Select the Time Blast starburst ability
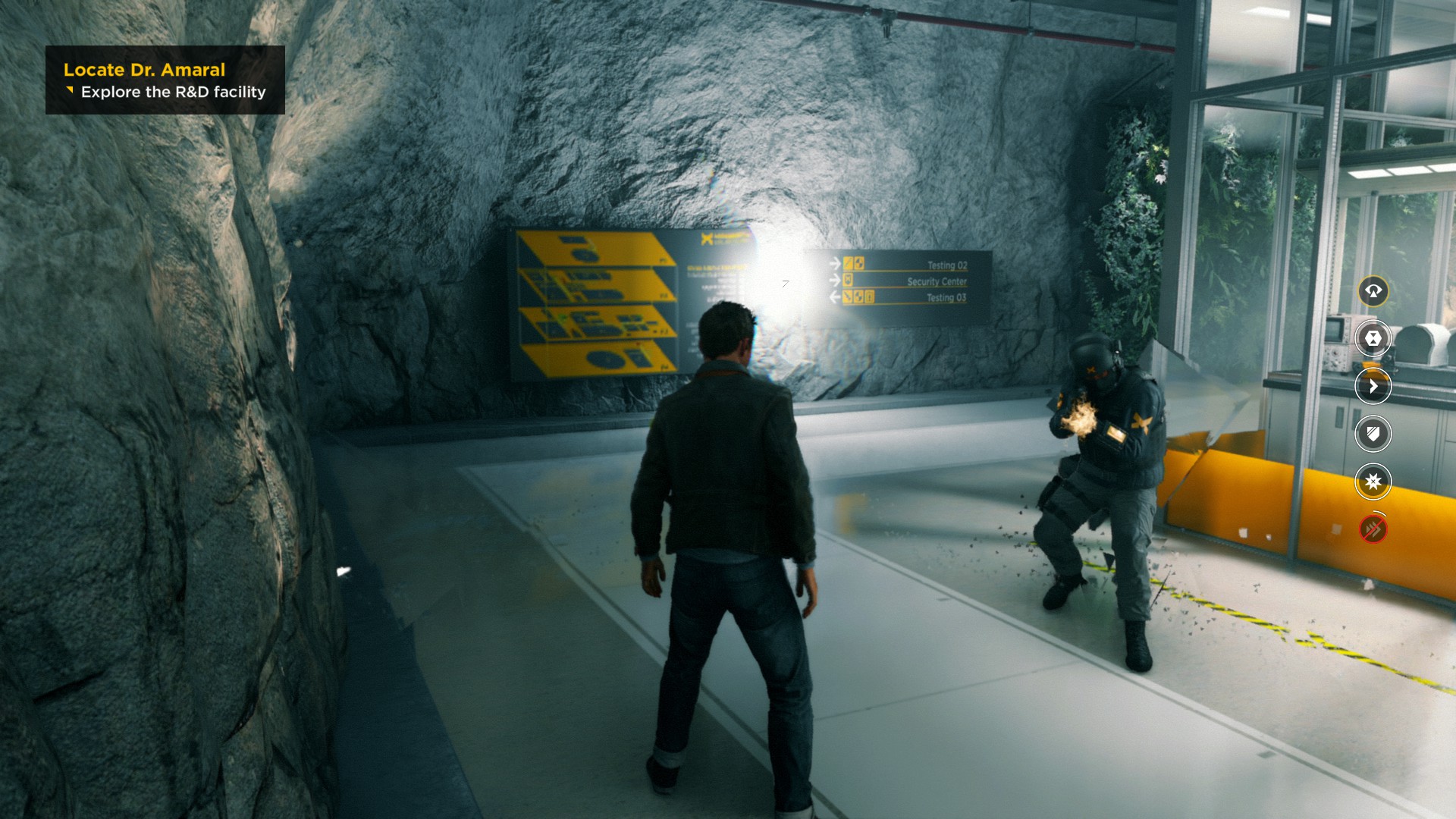The image size is (1456, 819). click(x=1373, y=482)
